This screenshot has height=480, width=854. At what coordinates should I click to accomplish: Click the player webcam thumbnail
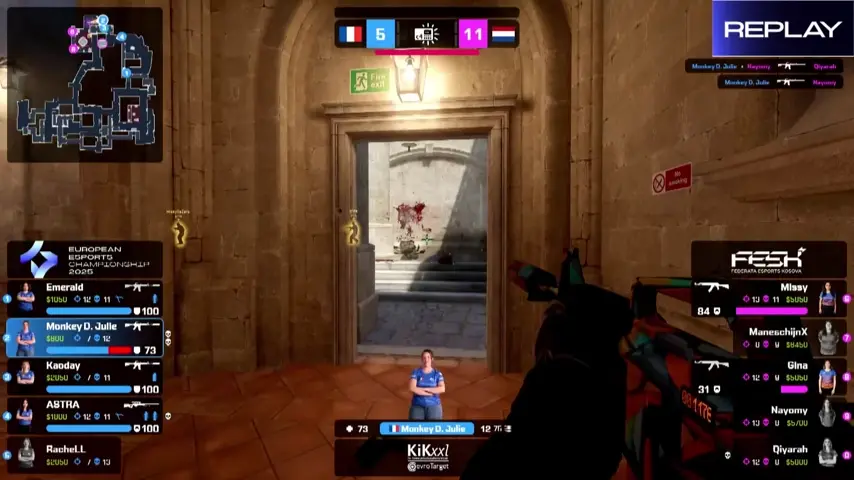(427, 385)
